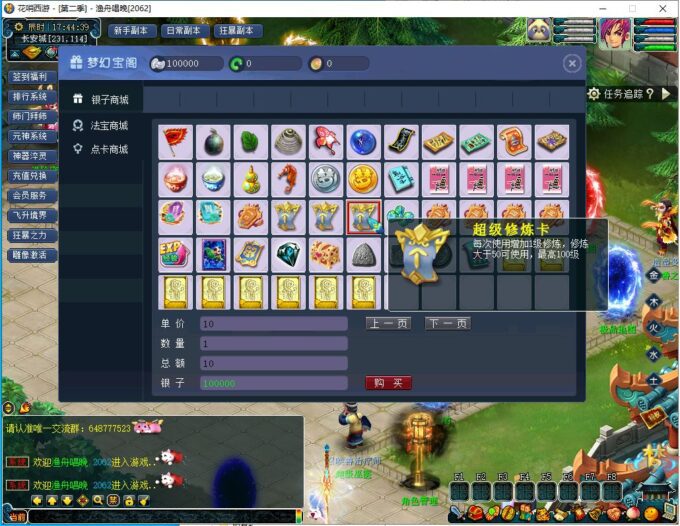Select the 点卡商城 shop category
Screen dimensions: 680x526
click(x=109, y=149)
